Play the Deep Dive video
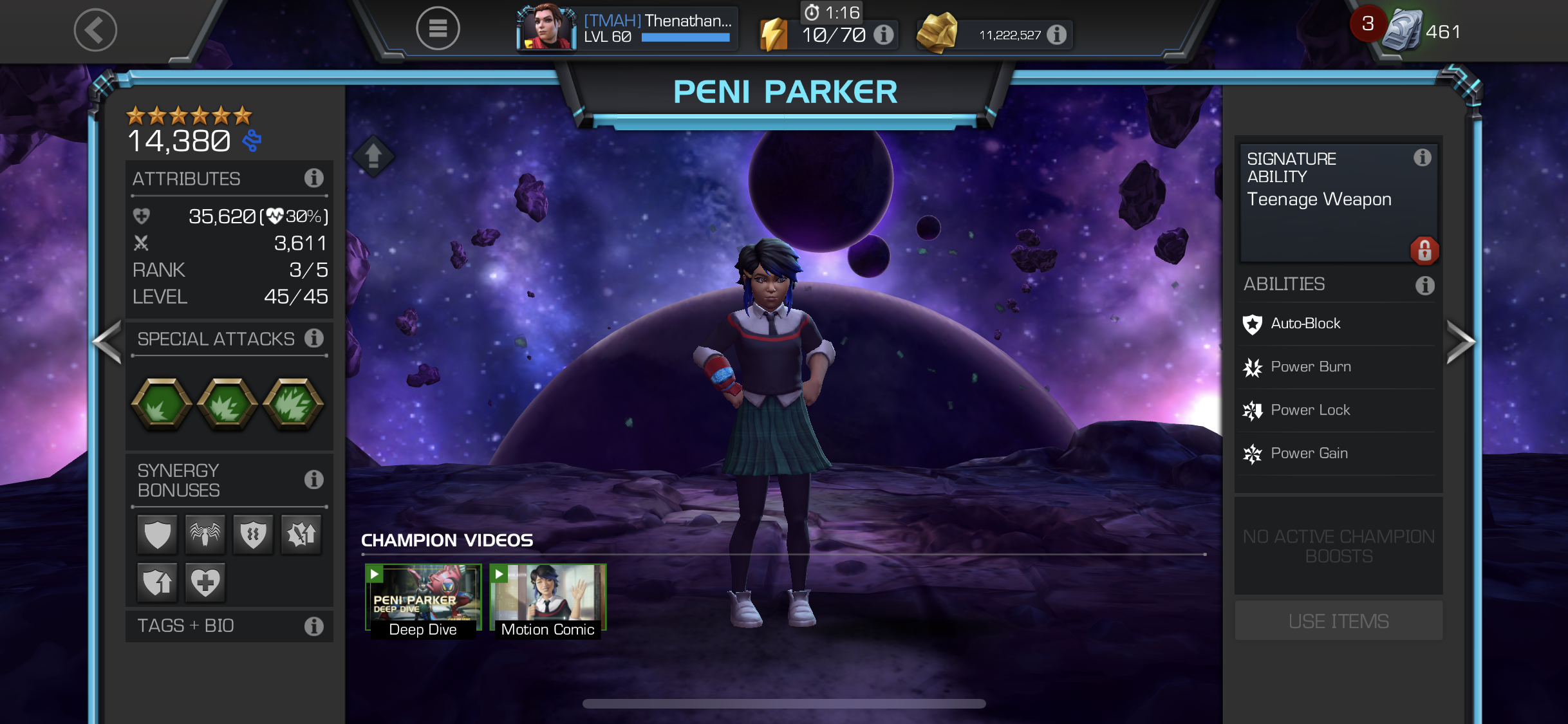Screen dimensions: 1568x724 click(423, 600)
